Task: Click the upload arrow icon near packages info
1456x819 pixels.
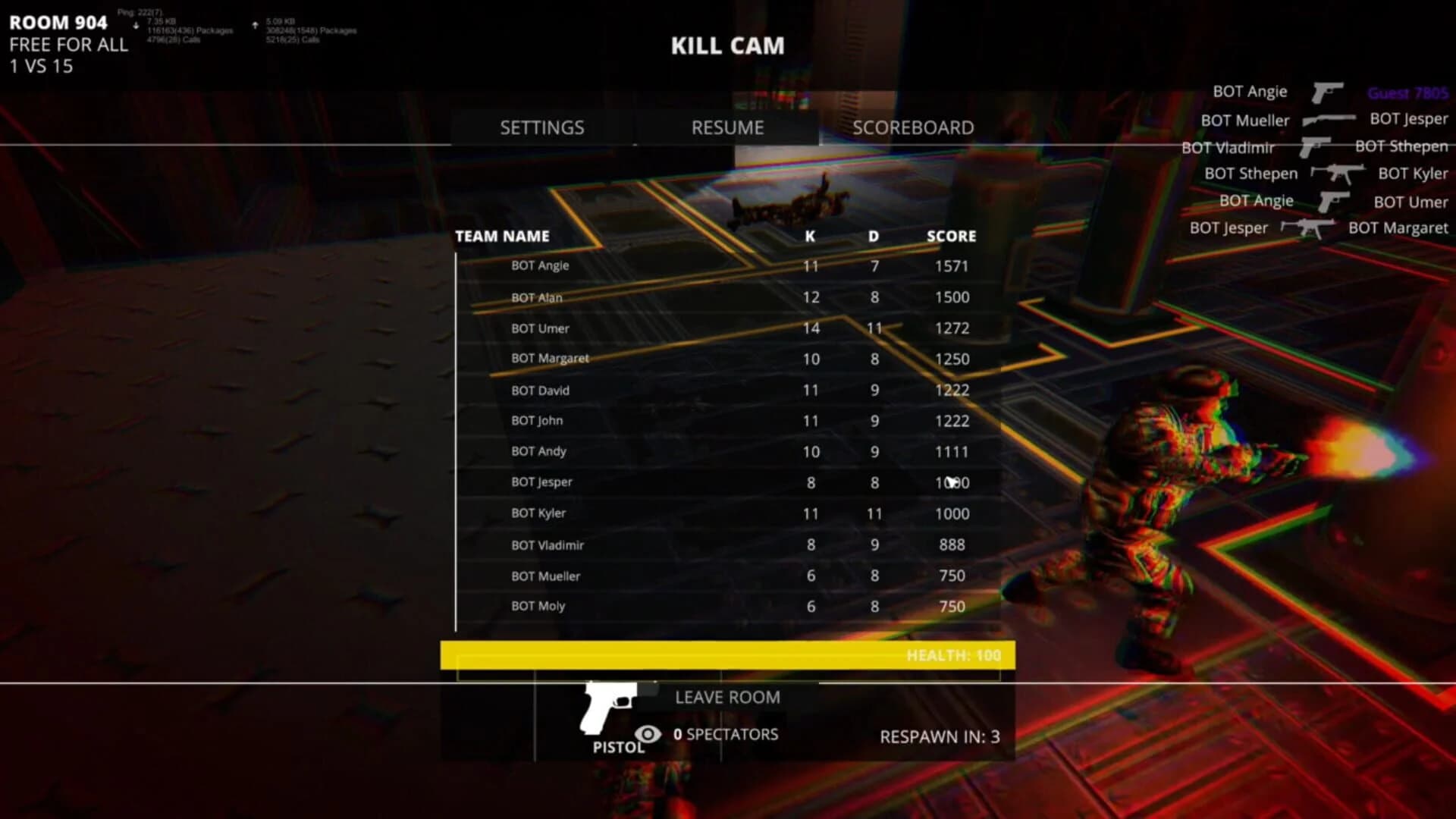Action: tap(256, 24)
